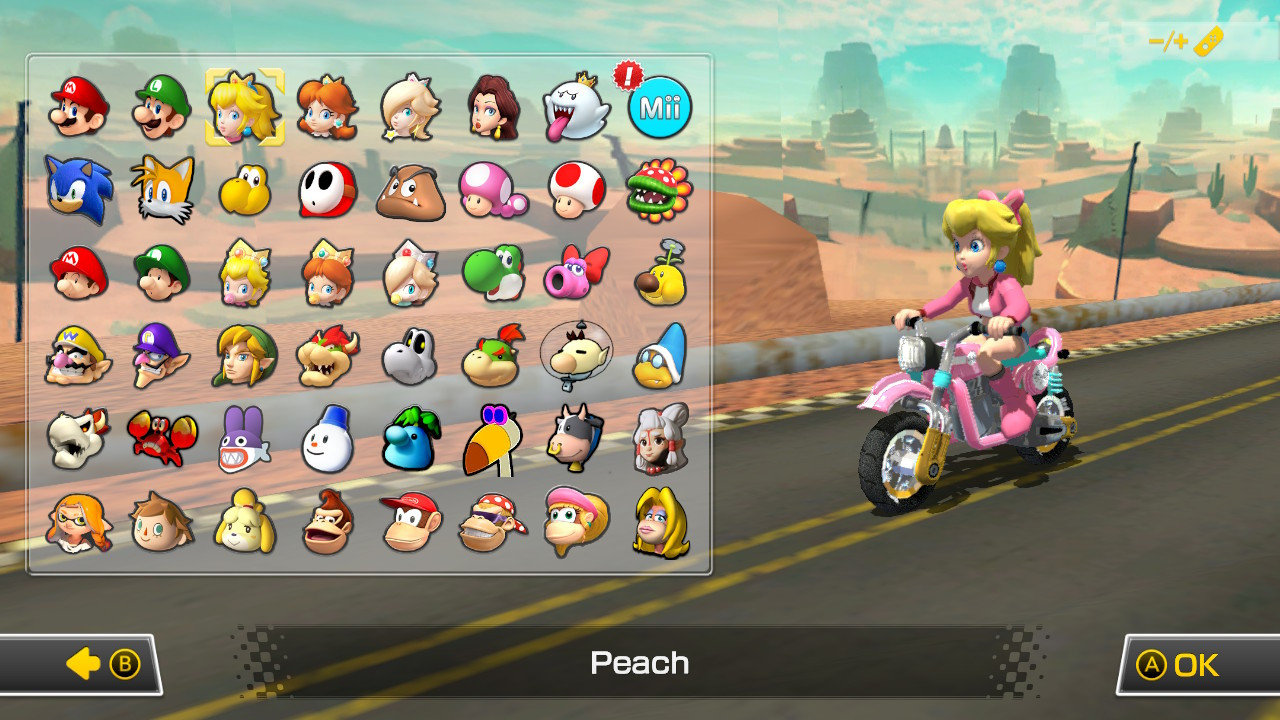The height and width of the screenshot is (720, 1280).
Task: Pick Waluigi's character icon
Action: pos(161,356)
